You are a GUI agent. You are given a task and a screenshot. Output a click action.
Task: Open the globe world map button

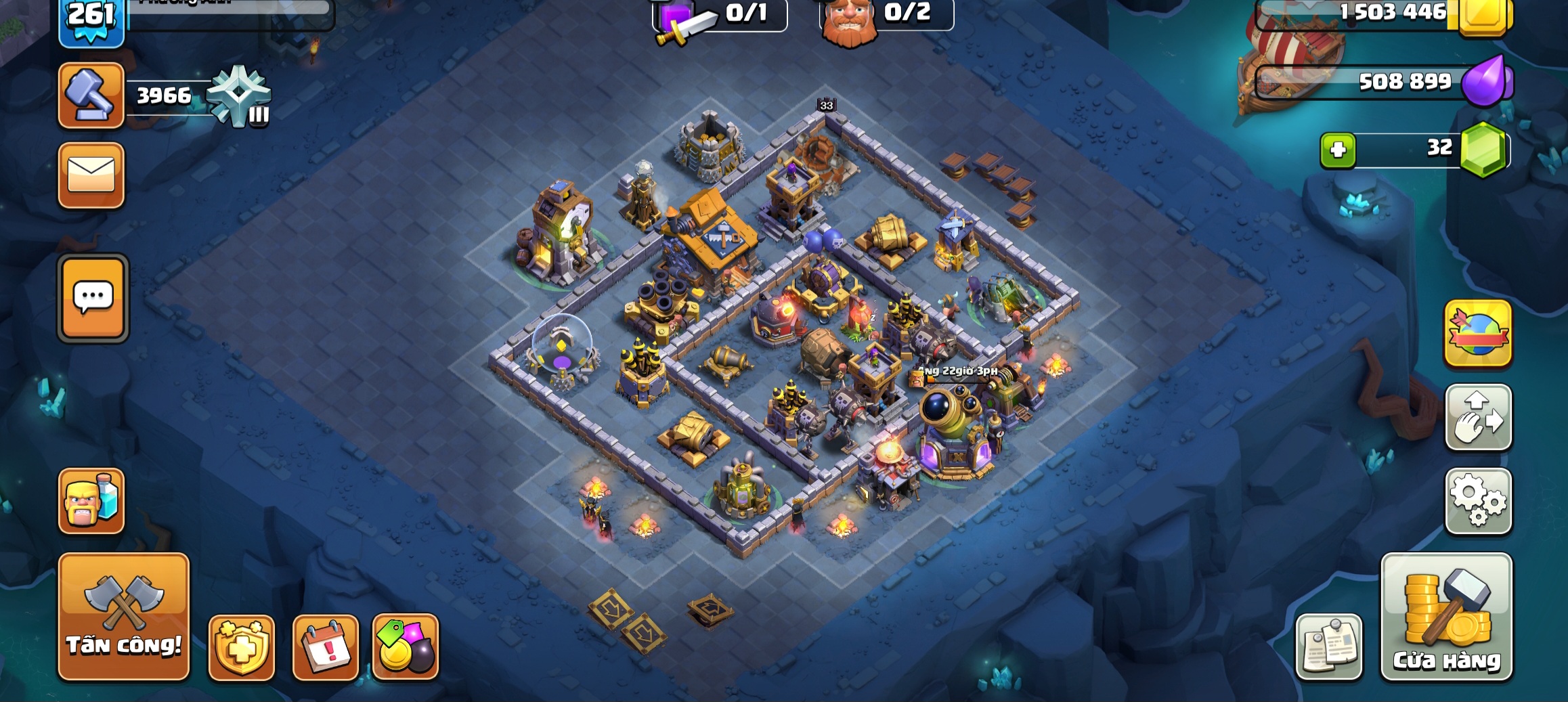coord(1478,334)
